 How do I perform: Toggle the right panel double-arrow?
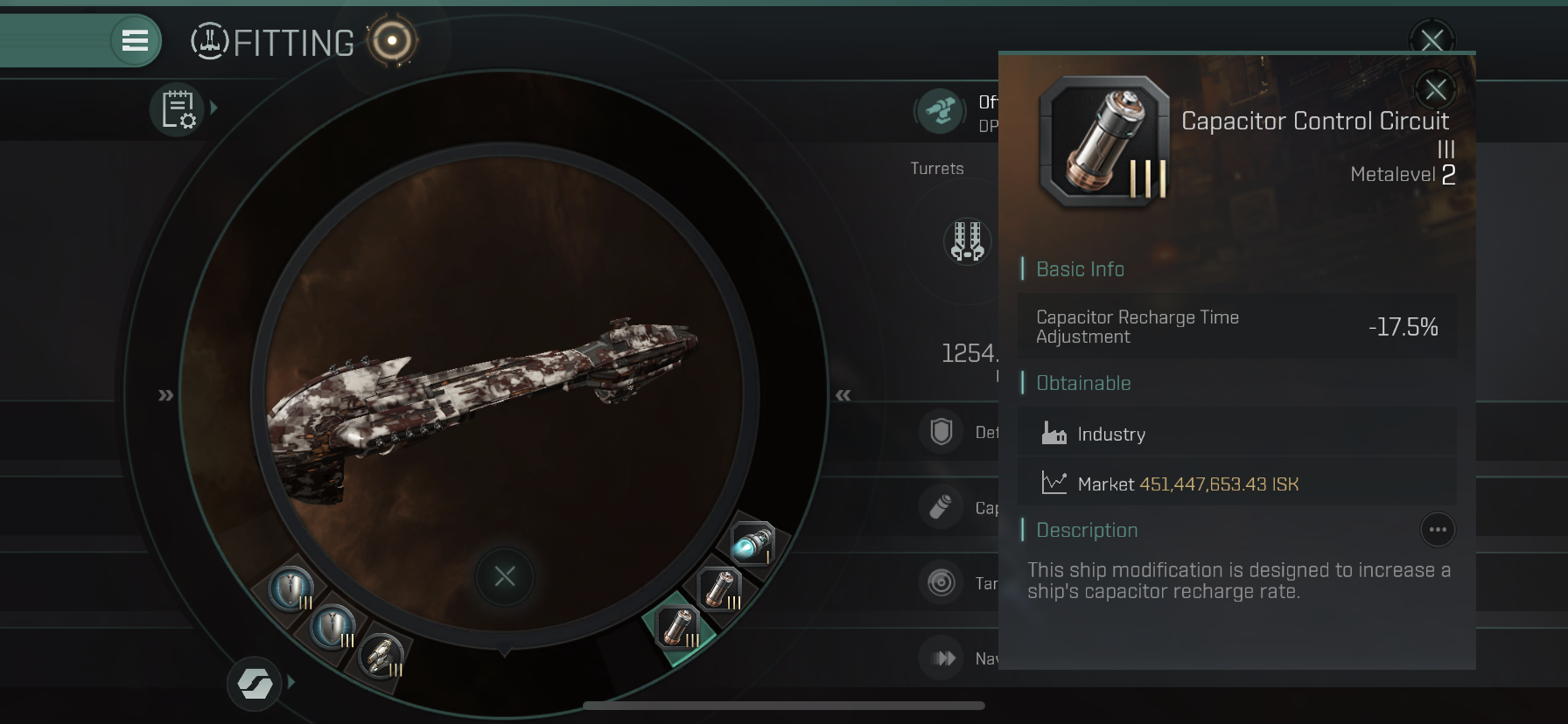coord(843,395)
